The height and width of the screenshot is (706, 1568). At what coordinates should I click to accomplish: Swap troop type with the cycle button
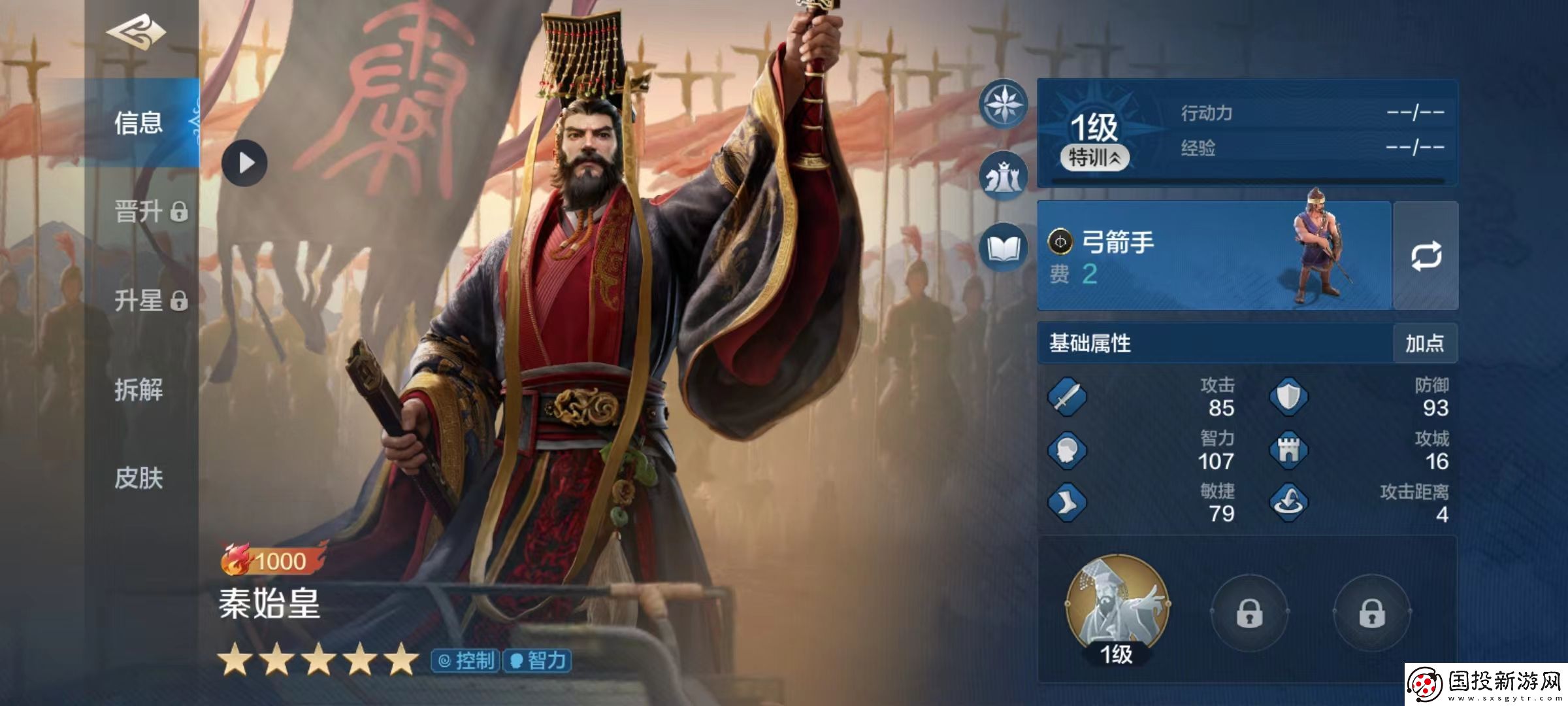click(x=1426, y=256)
